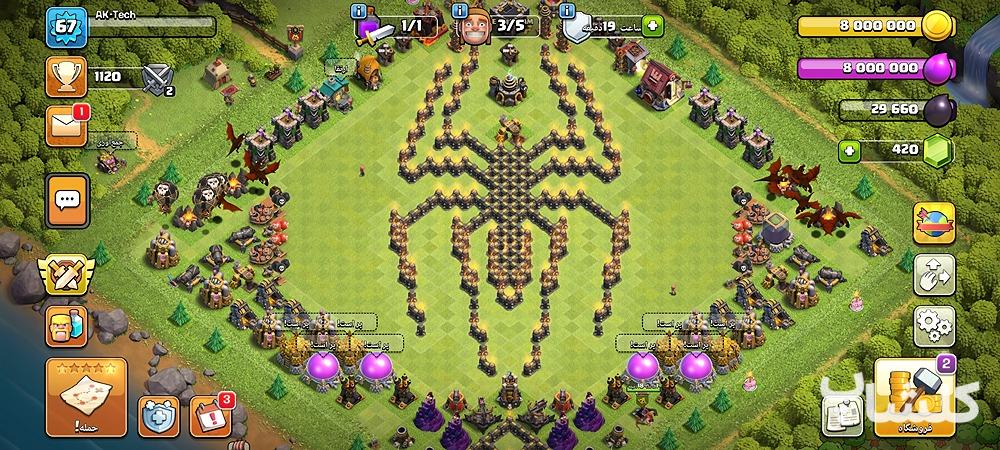Open the settings gears button
Screen dimensions: 1000x450
click(933, 327)
